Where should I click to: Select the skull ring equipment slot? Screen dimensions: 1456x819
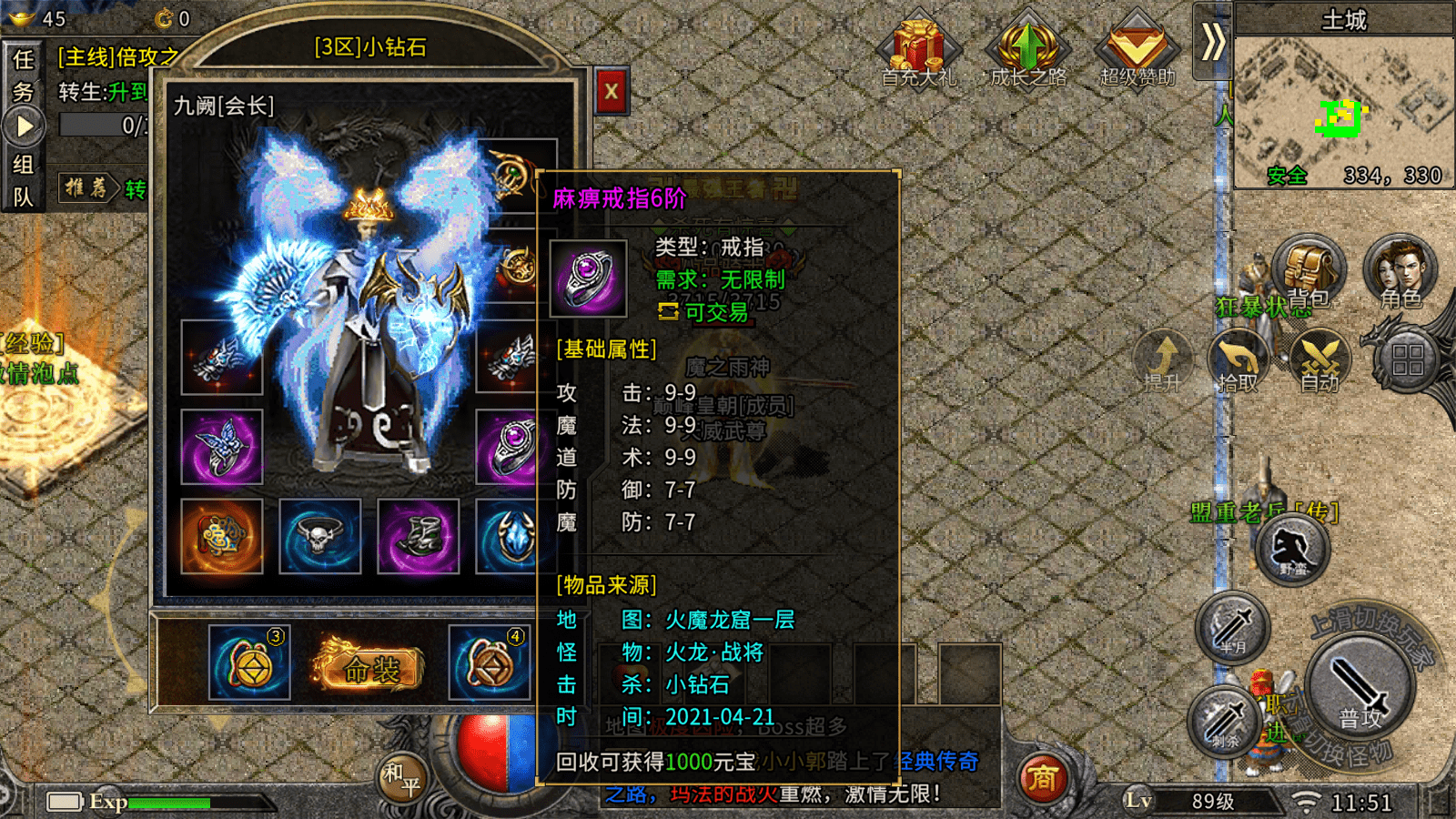(319, 537)
